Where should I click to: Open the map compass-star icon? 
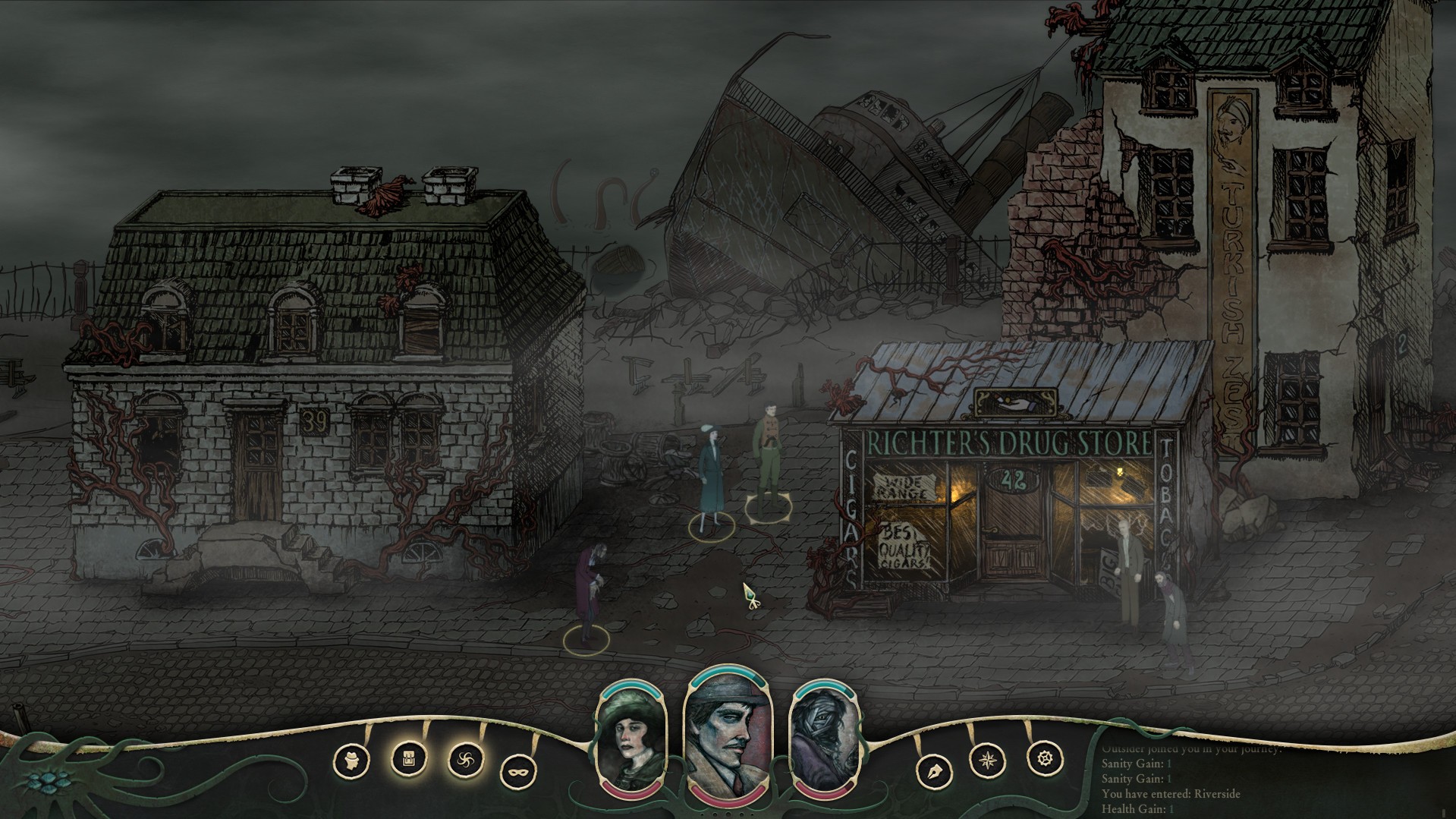point(989,759)
